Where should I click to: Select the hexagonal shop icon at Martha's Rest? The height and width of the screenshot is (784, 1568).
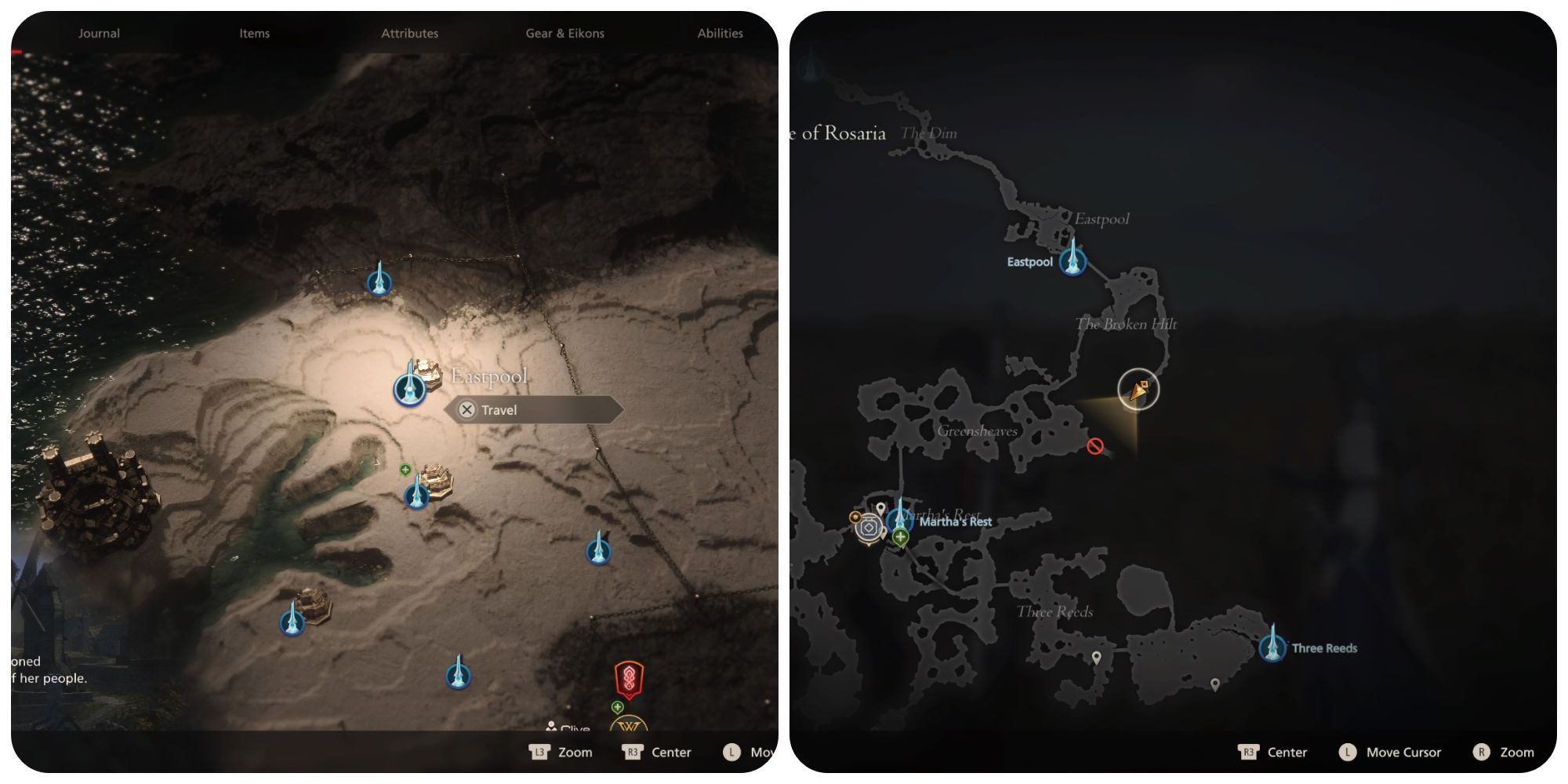(869, 528)
